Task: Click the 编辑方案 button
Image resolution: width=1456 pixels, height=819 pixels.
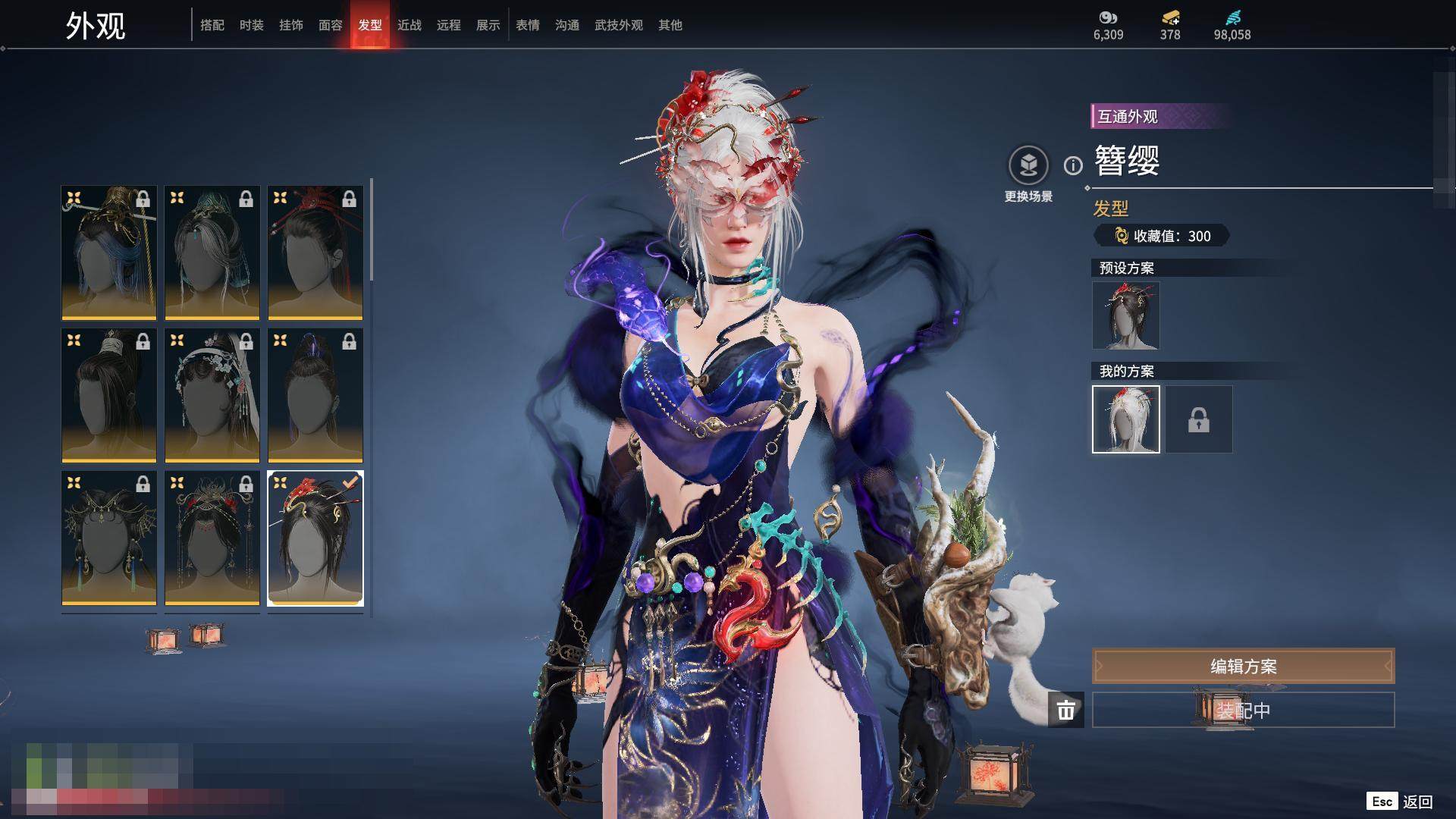Action: 1243,667
